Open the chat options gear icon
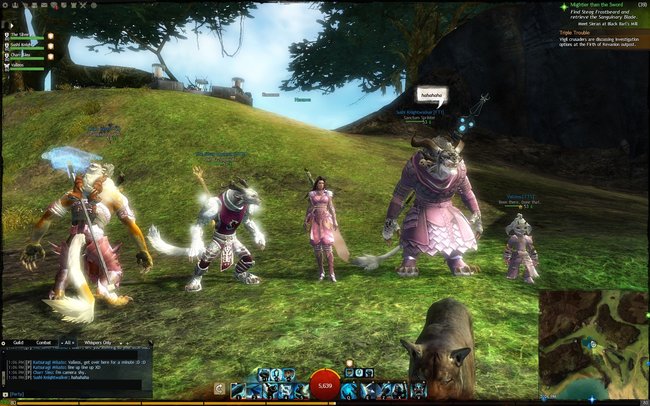Viewport: 650px width, 406px height. (x=5, y=342)
